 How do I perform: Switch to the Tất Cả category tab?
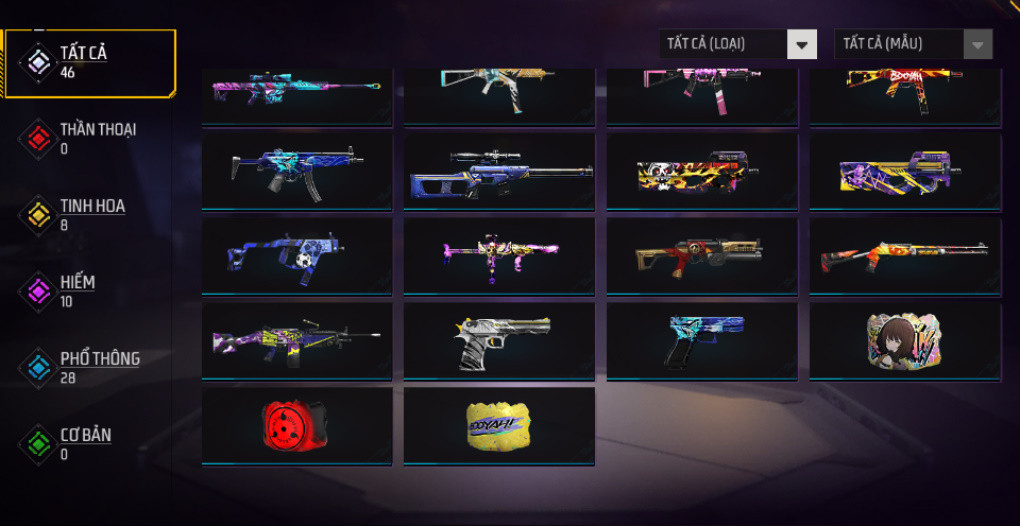pyautogui.click(x=88, y=62)
